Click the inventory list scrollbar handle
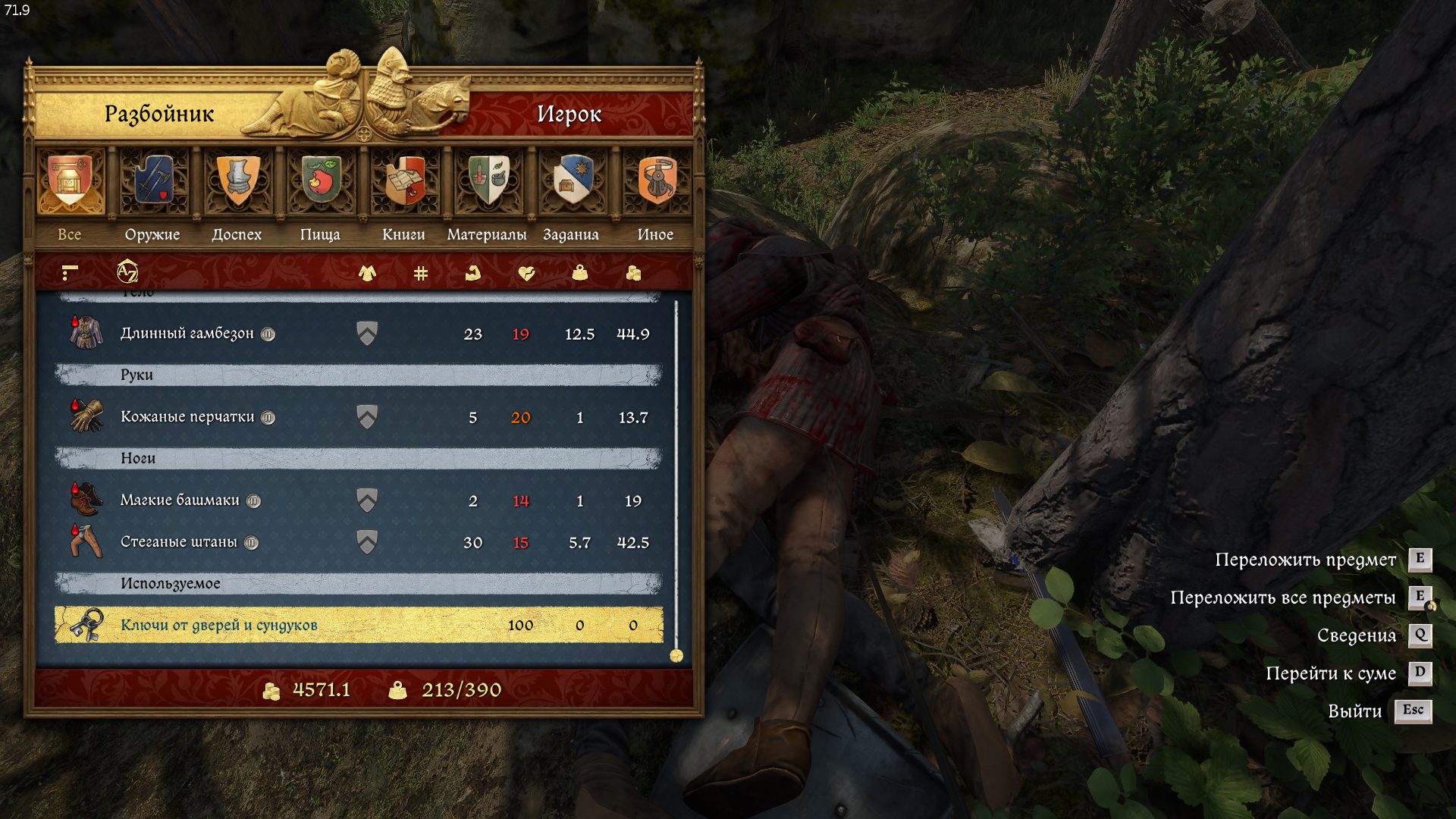The height and width of the screenshot is (819, 1456). click(676, 655)
